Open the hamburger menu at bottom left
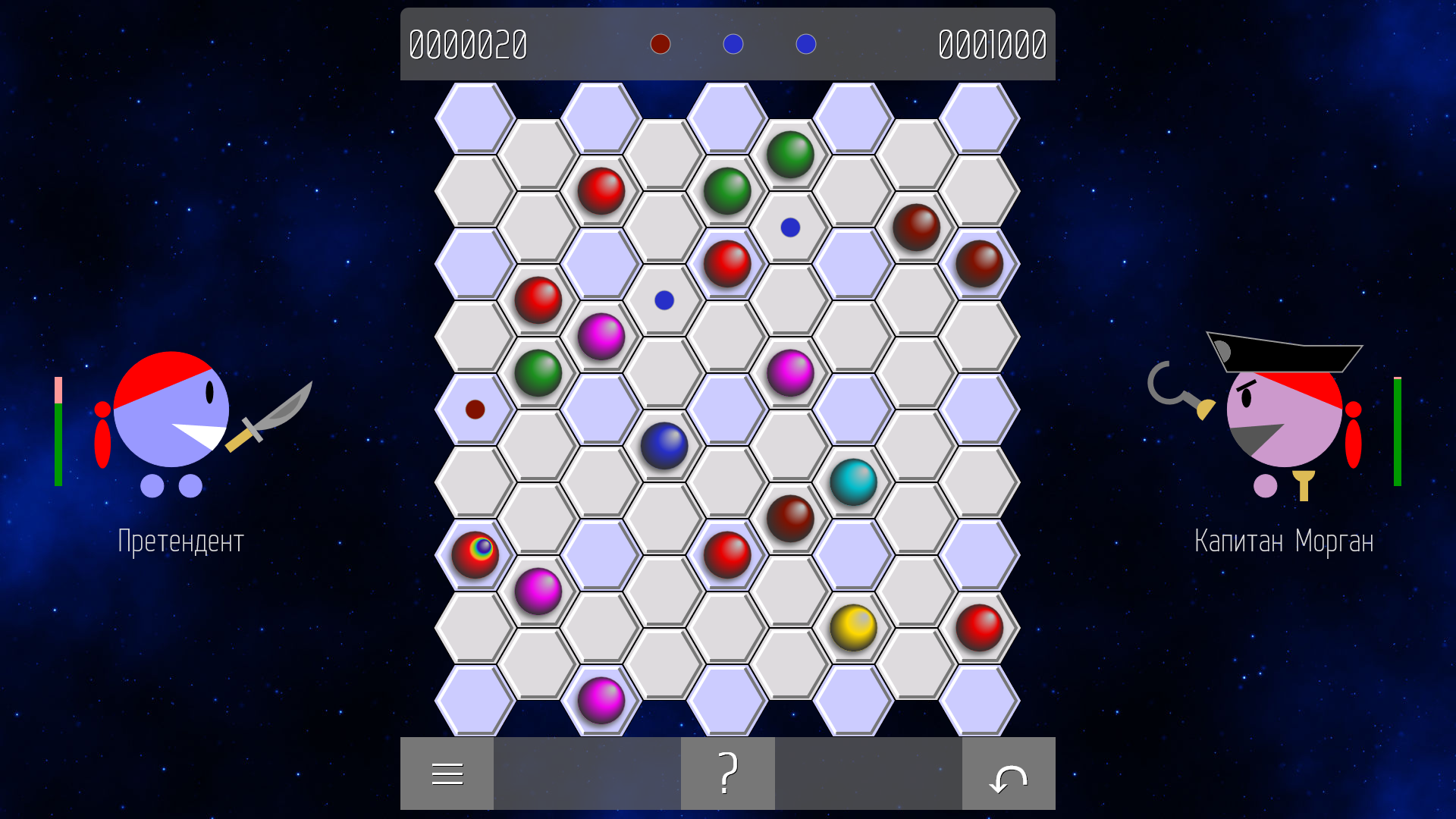 [447, 773]
